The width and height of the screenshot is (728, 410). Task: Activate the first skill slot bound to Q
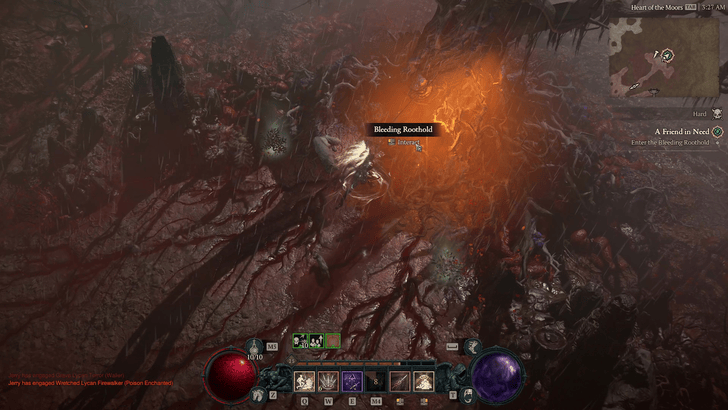coord(304,380)
